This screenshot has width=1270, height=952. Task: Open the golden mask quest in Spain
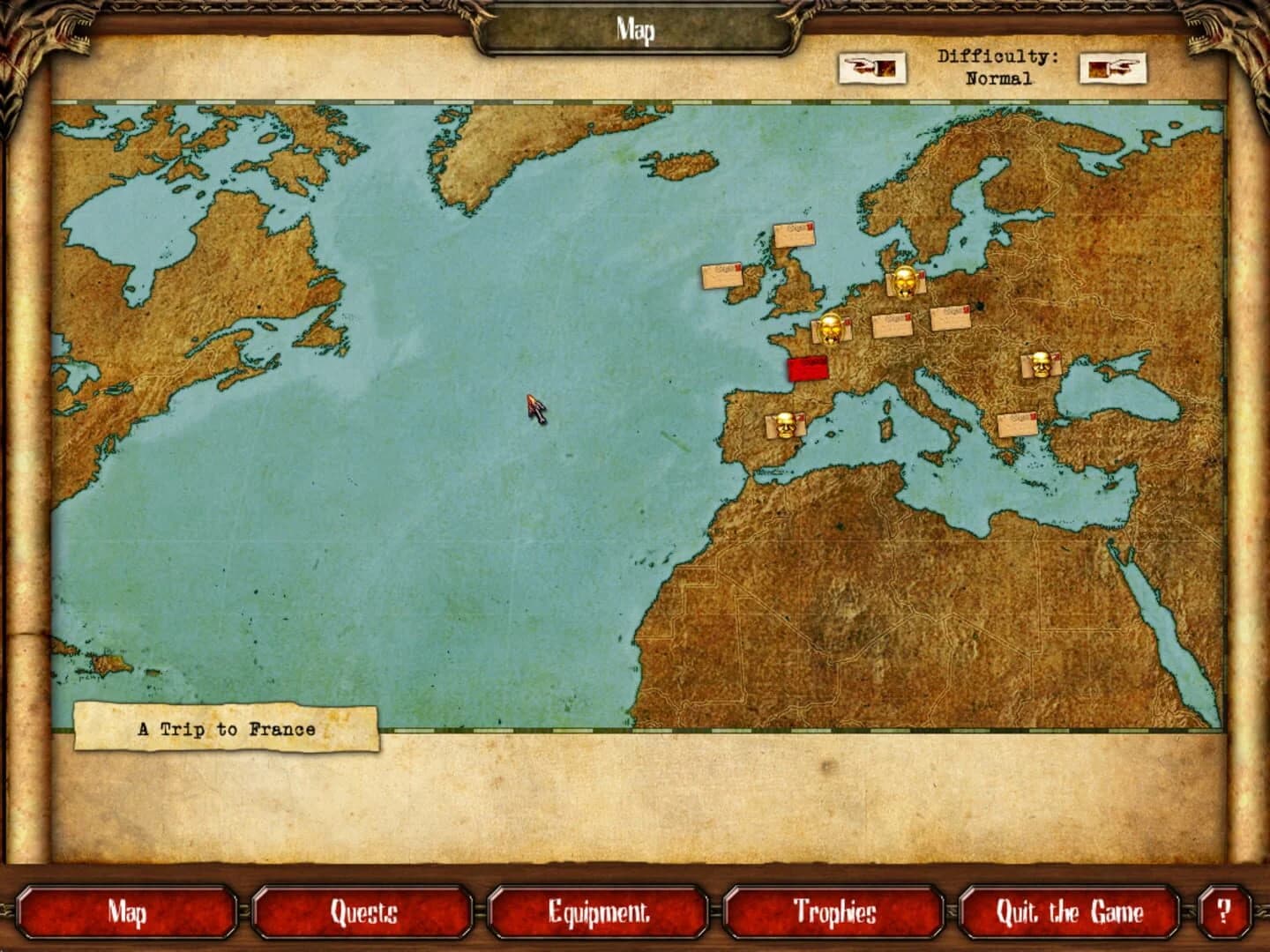tap(783, 424)
